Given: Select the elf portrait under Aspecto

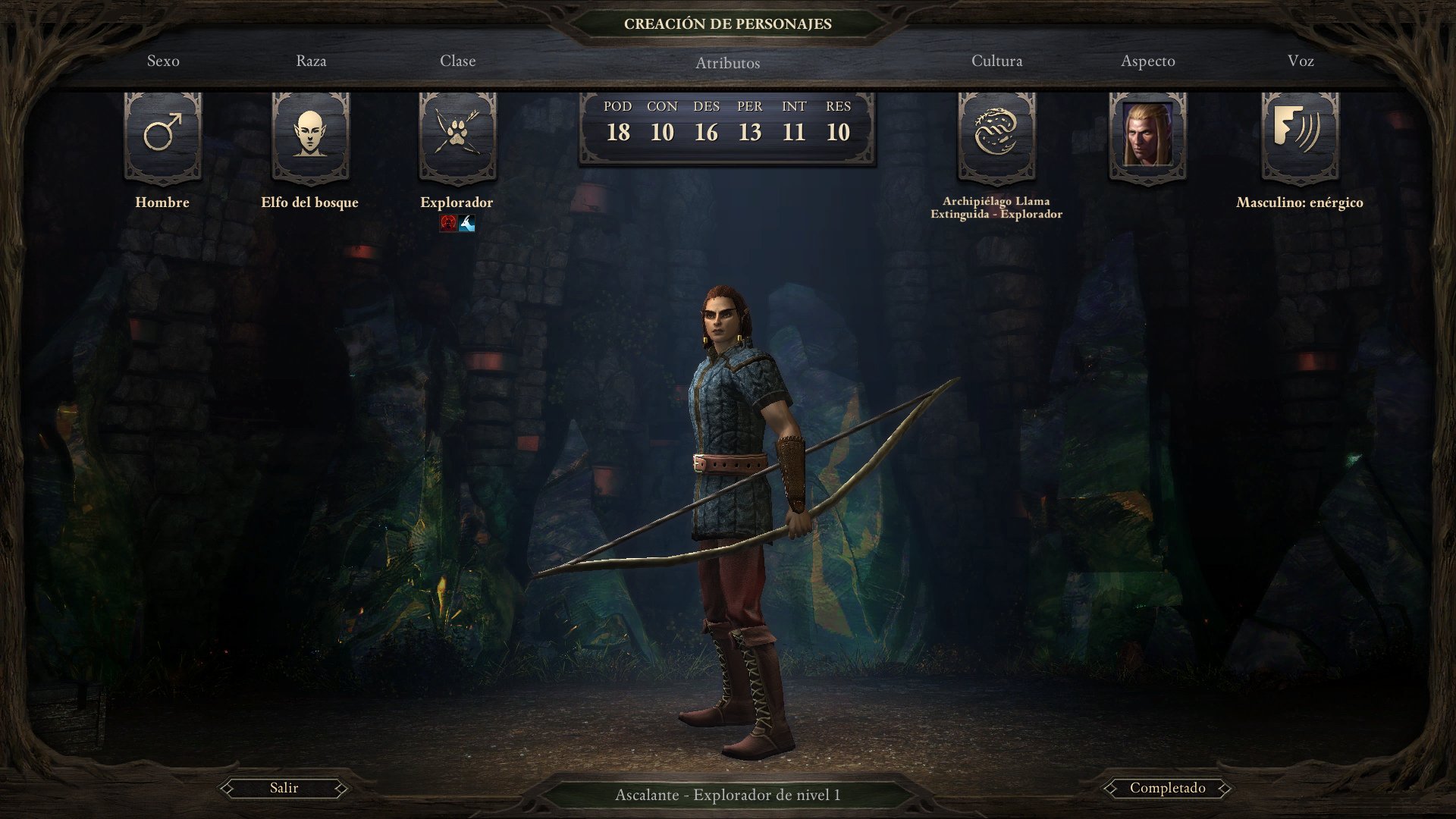Looking at the screenshot, I should [1147, 136].
